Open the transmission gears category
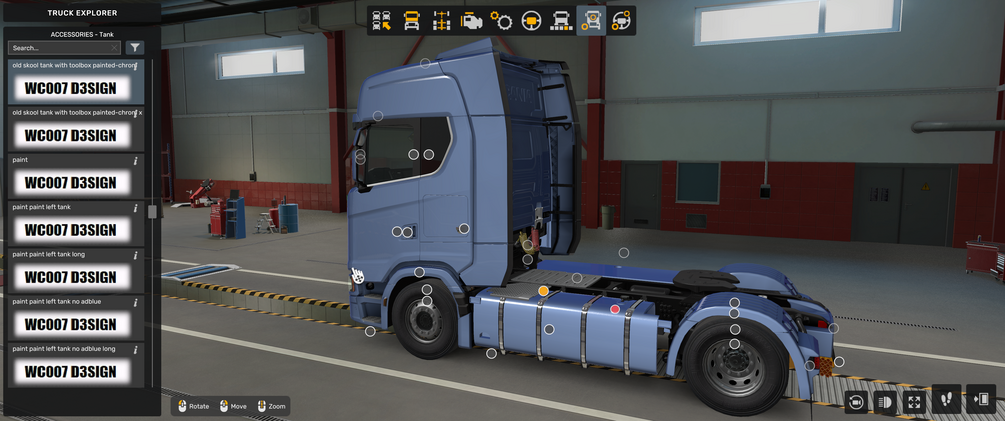 click(x=501, y=21)
